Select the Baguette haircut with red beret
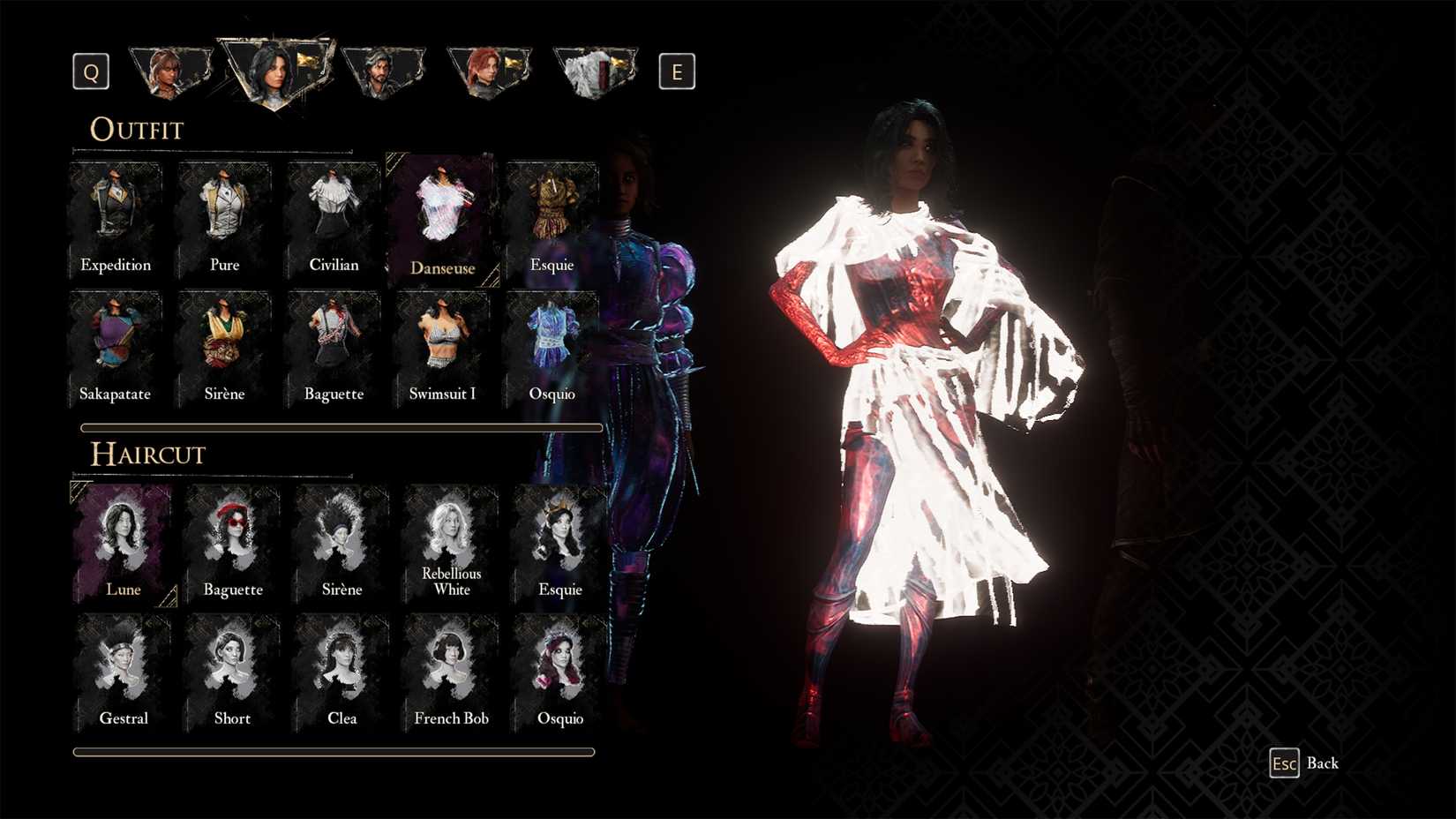 tap(232, 538)
